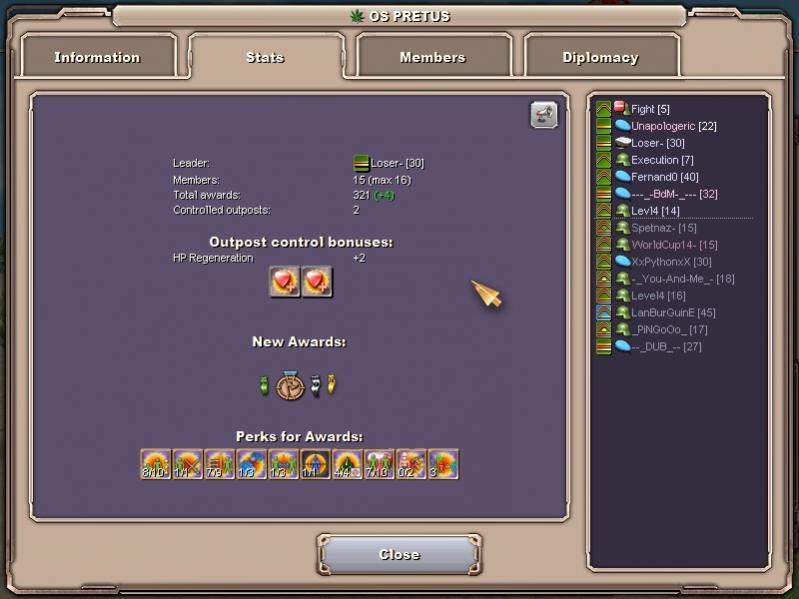Choose member Unapologeric [22]
The width and height of the screenshot is (799, 599).
(x=673, y=126)
